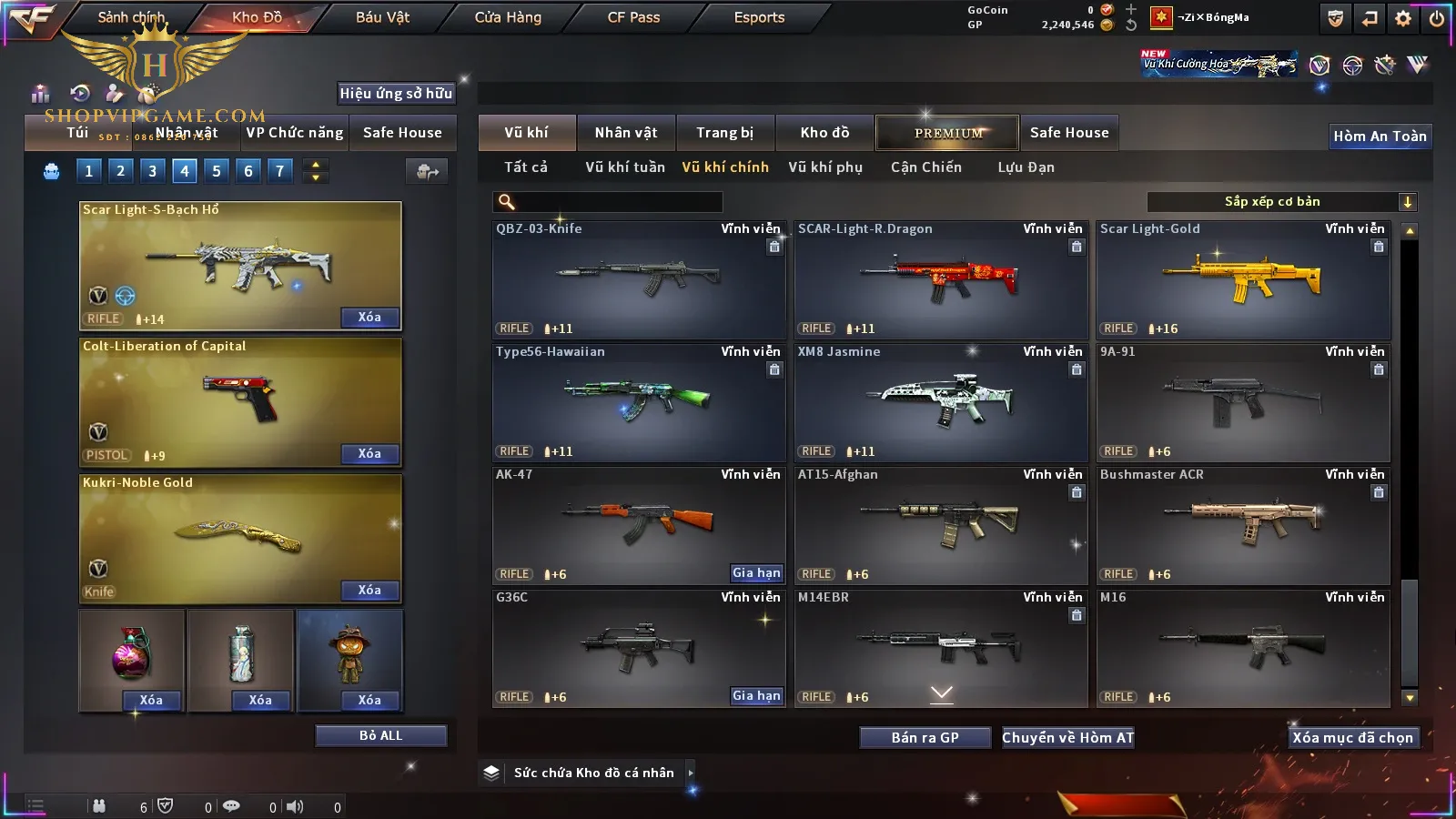Click the Bỏ ALL button
1456x819 pixels.
[x=380, y=735]
